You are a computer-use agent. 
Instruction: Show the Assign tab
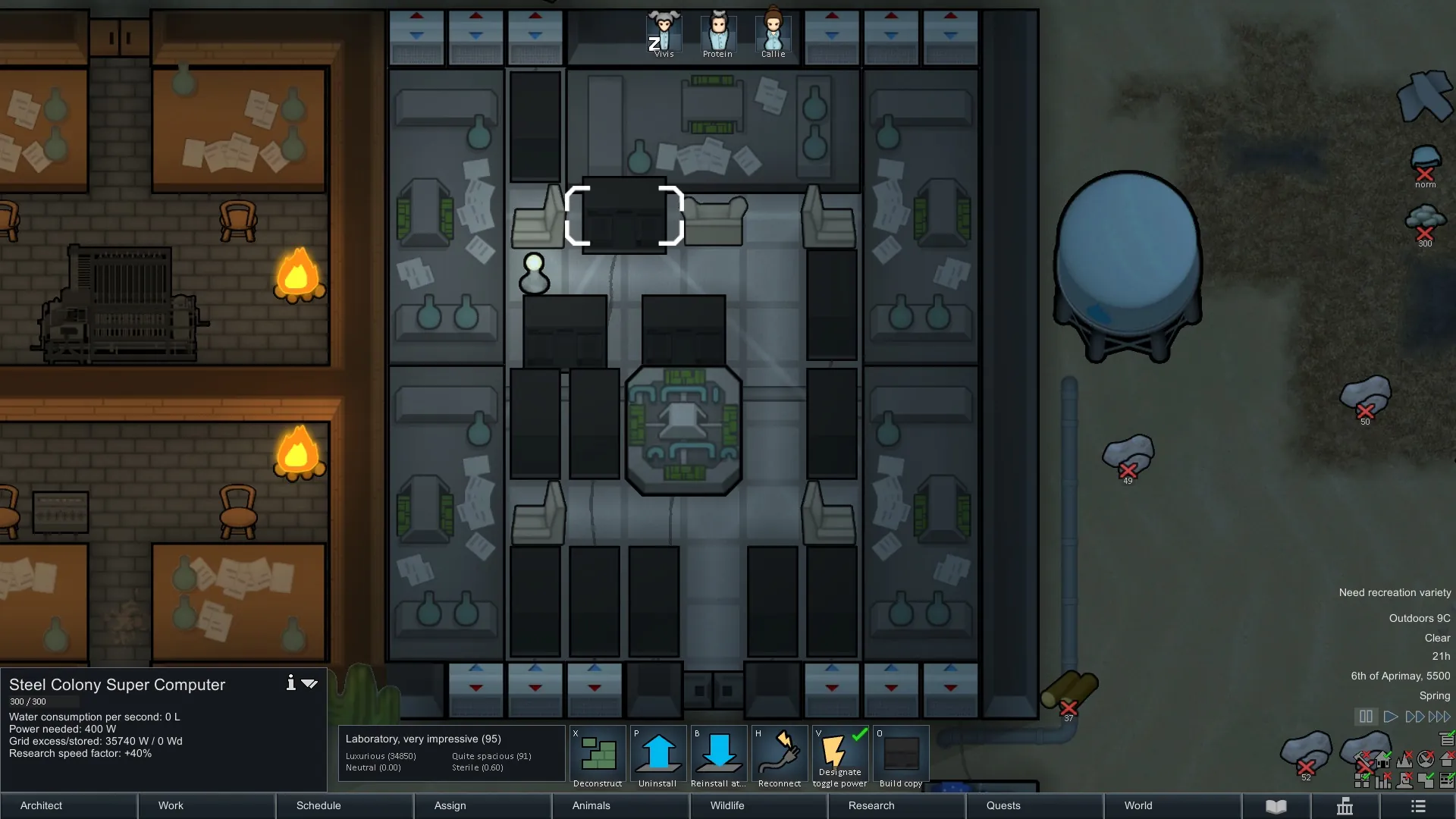click(x=482, y=805)
